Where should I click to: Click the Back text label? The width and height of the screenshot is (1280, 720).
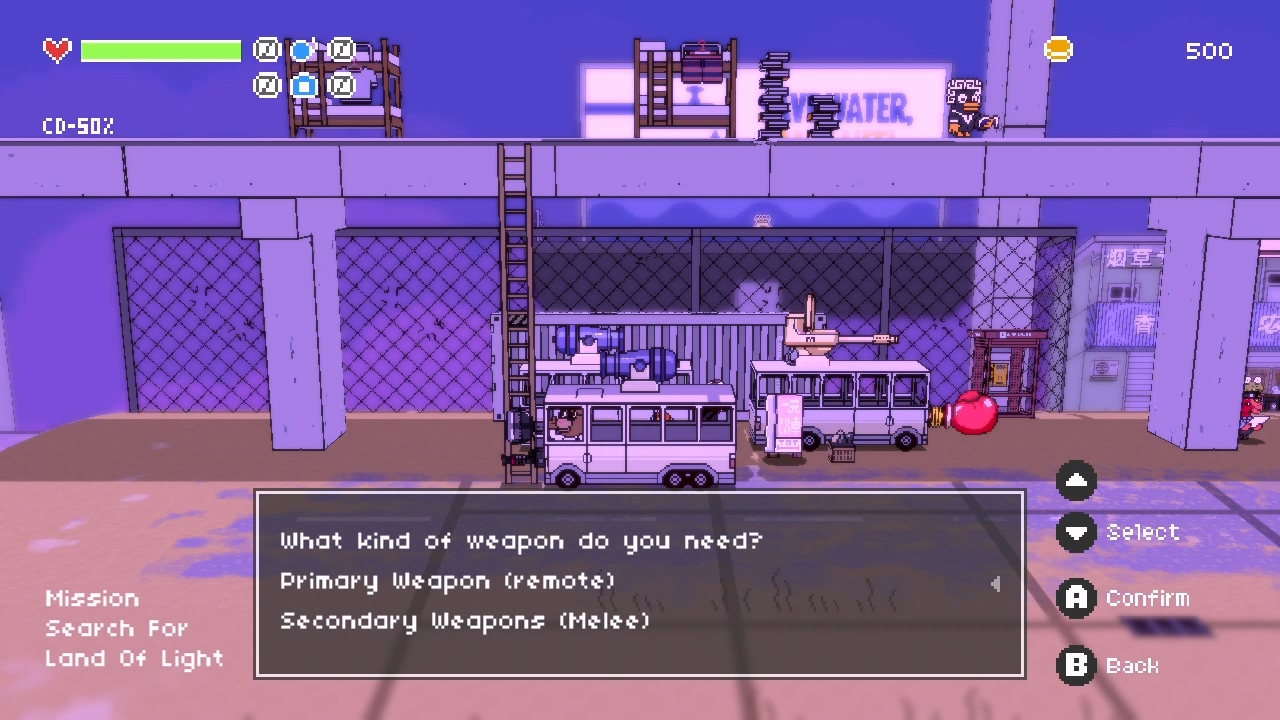click(x=1132, y=666)
